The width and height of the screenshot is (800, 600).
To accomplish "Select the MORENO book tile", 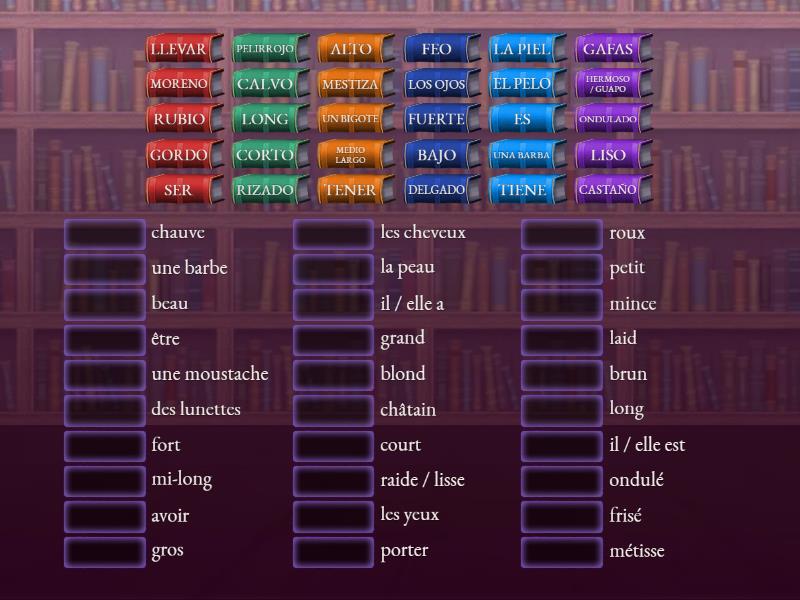I will coord(178,84).
